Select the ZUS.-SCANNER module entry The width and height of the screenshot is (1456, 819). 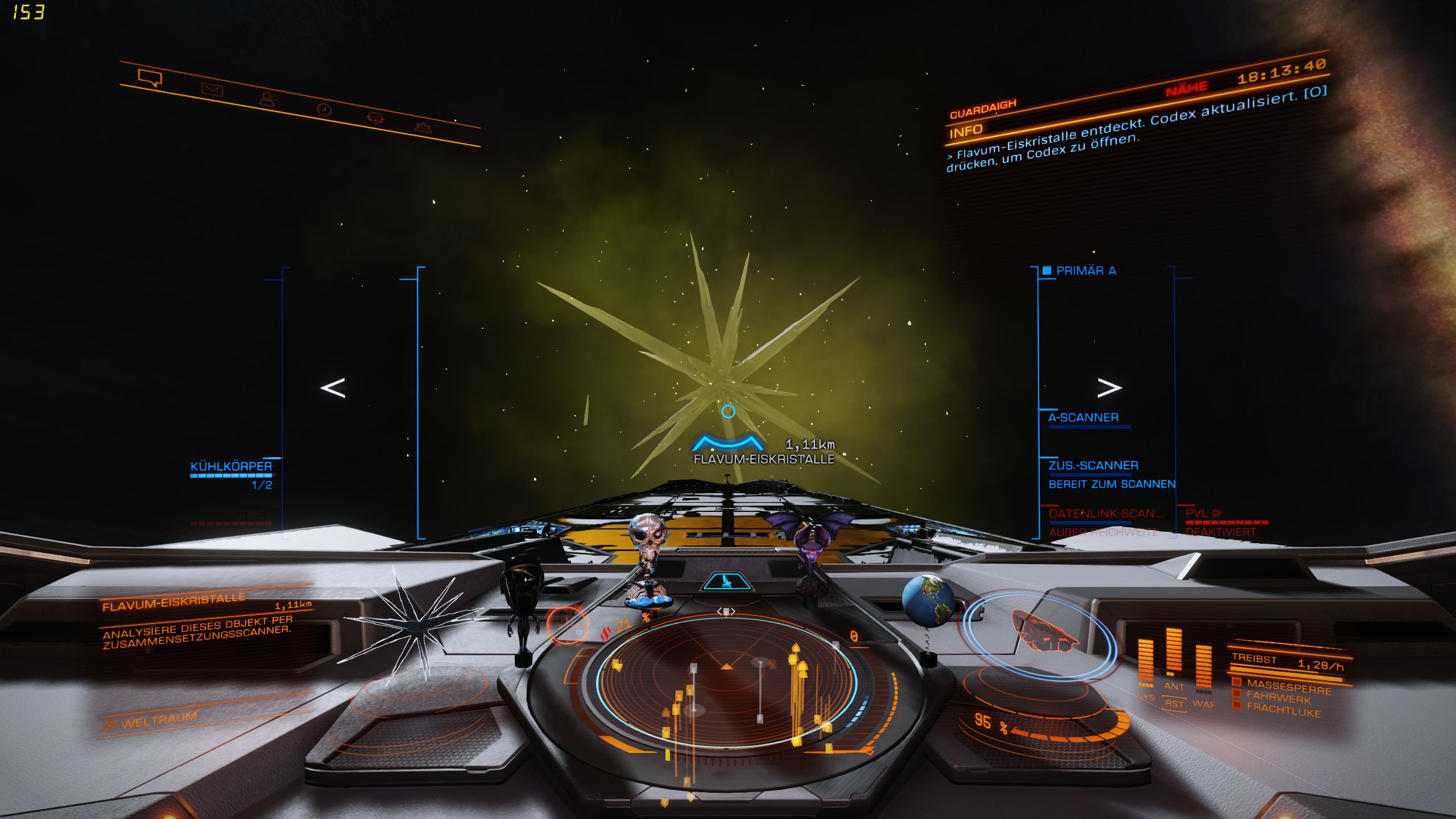[x=1093, y=466]
